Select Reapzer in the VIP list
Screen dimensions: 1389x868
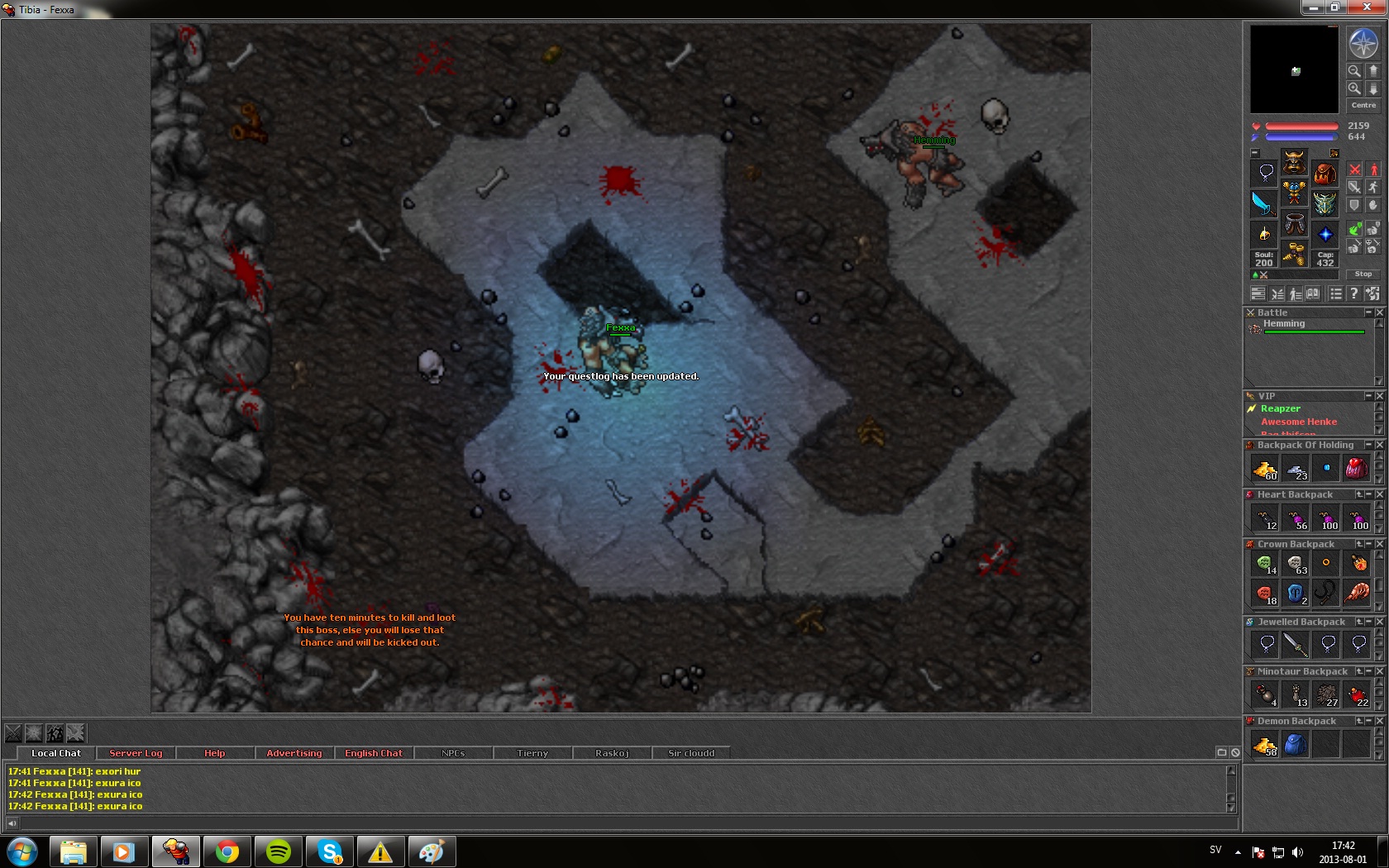[1281, 408]
